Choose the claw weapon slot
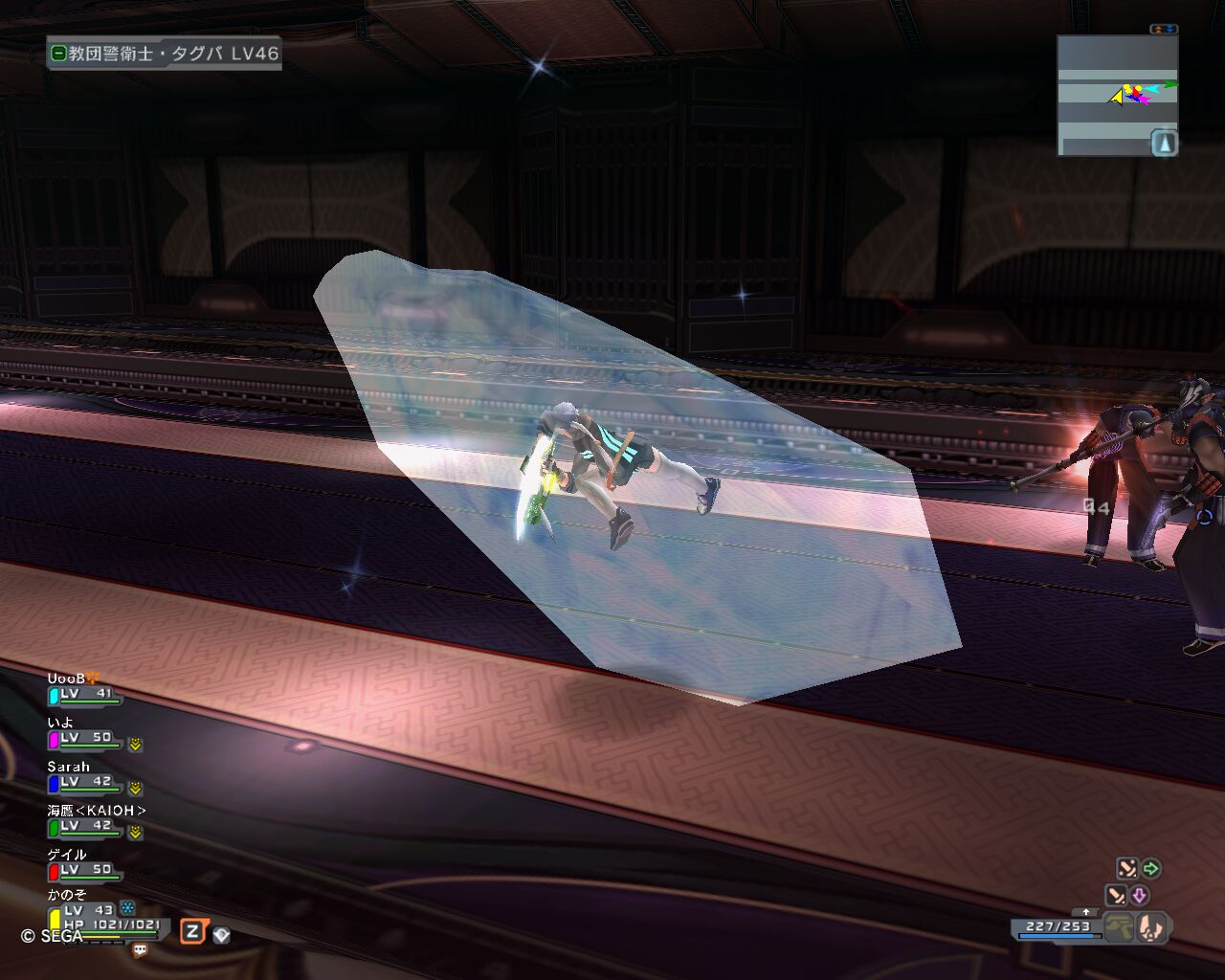This screenshot has width=1225, height=980. tap(1153, 926)
